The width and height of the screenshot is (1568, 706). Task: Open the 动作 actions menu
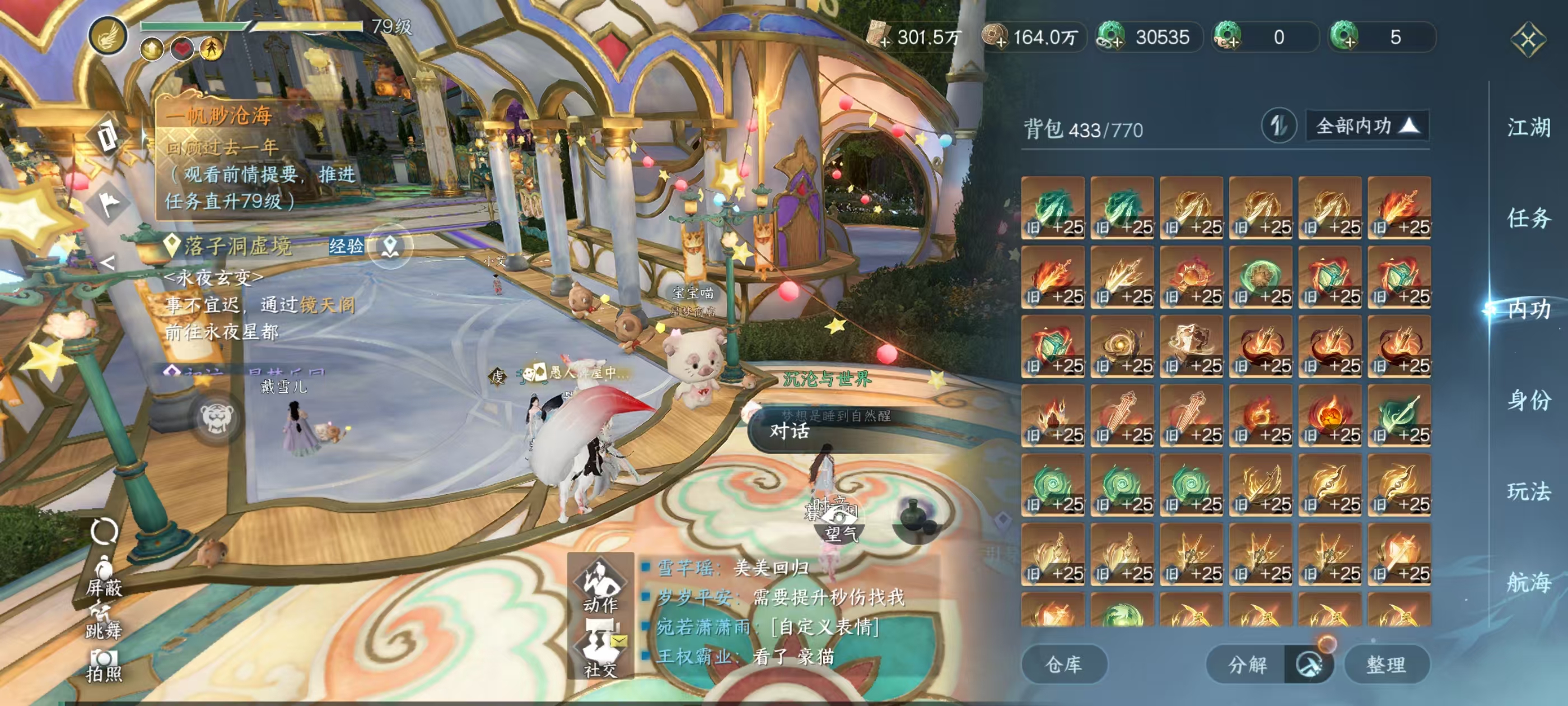(600, 585)
